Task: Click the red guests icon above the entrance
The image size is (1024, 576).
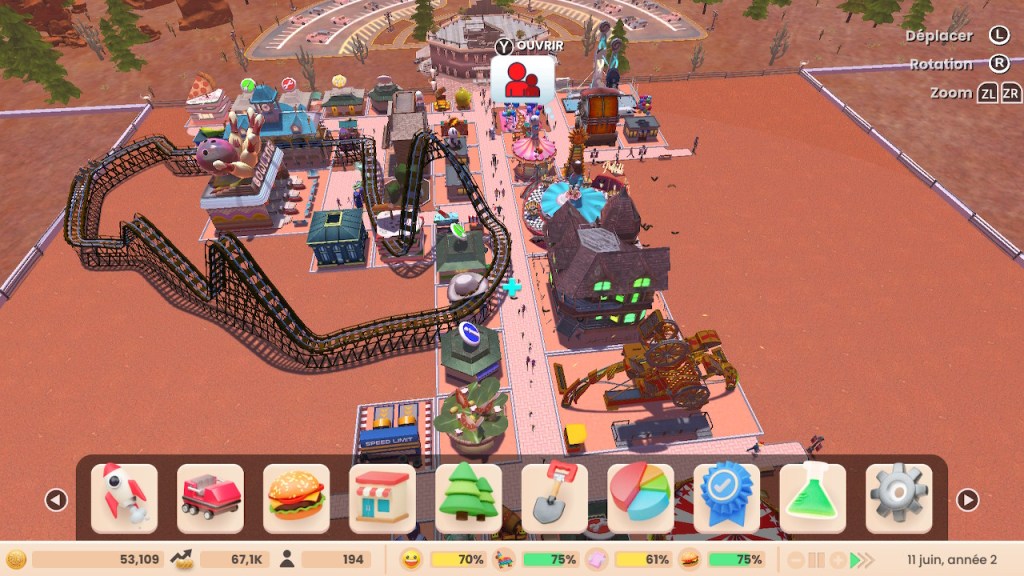Action: point(522,80)
